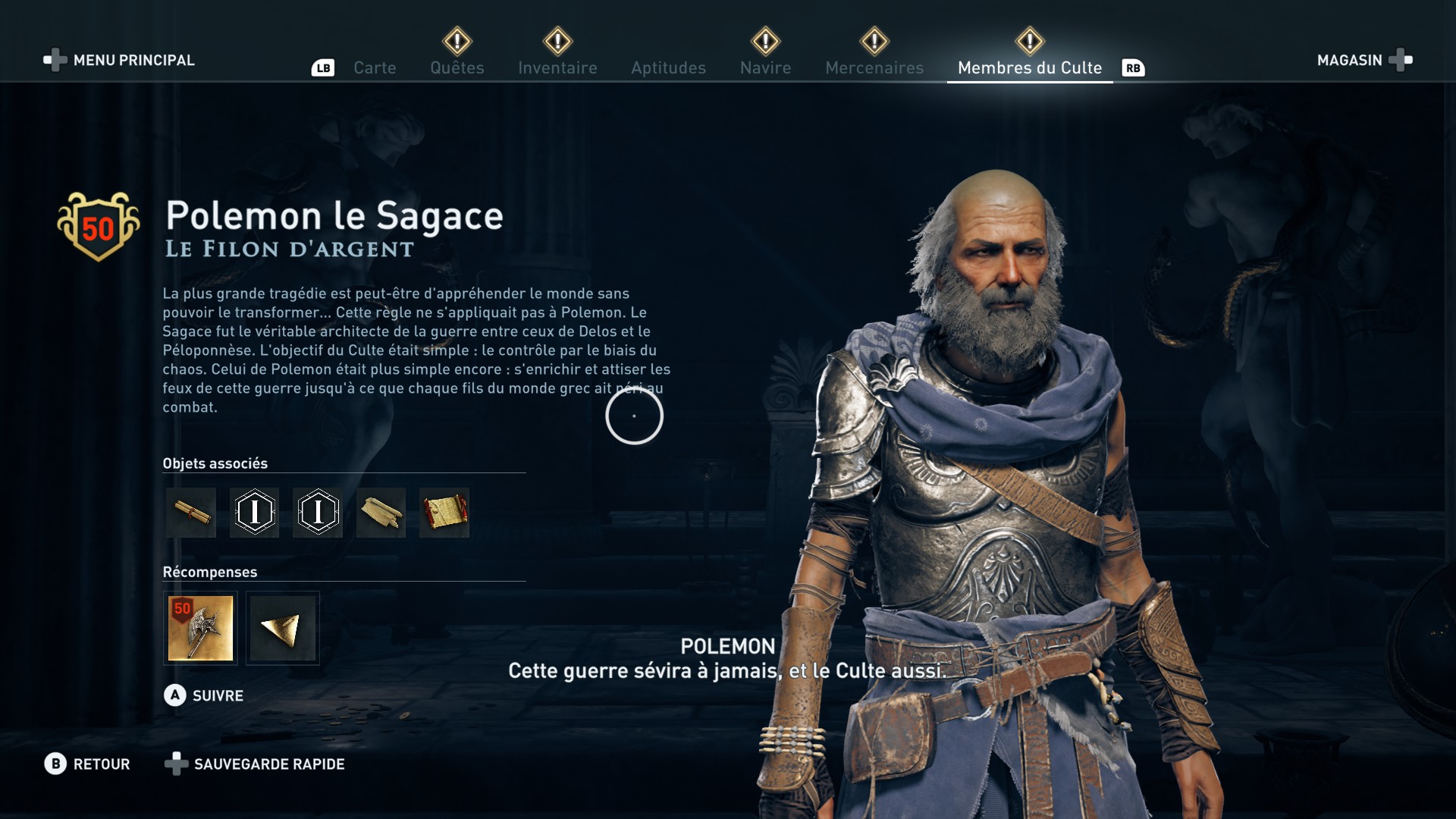Select the golden parchment clue item

click(444, 513)
